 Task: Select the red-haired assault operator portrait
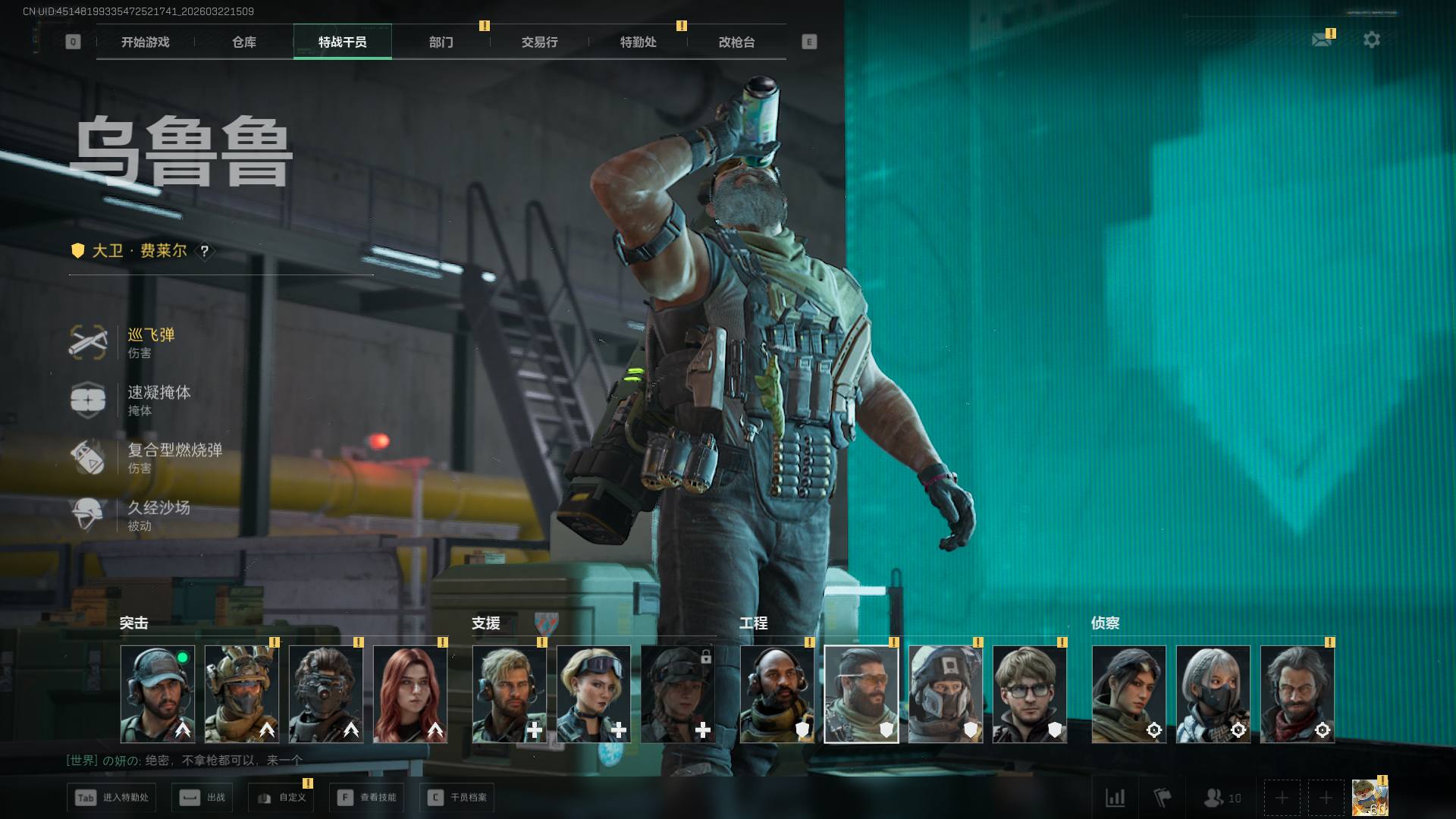click(x=410, y=694)
